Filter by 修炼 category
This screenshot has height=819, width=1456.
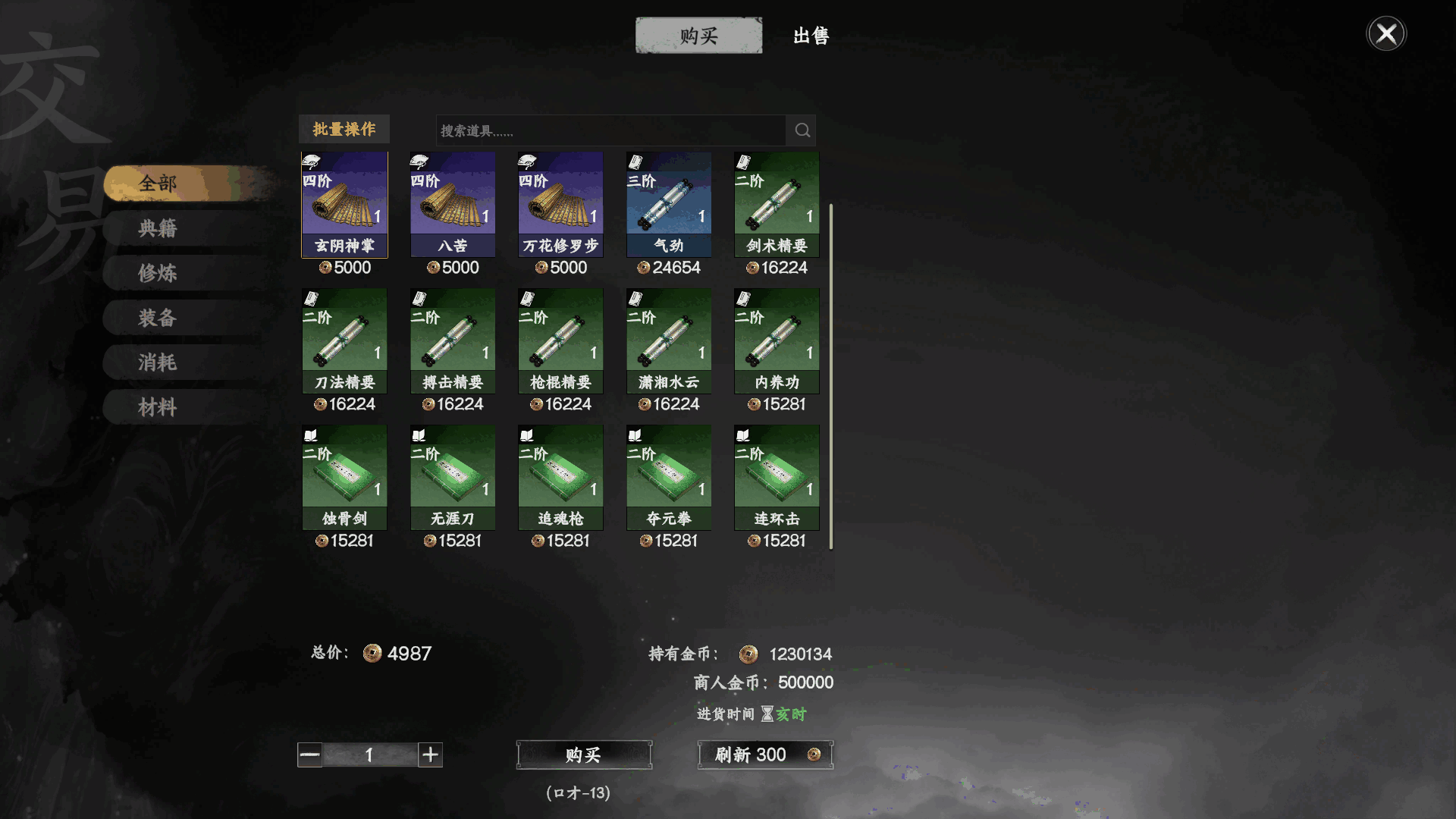pyautogui.click(x=158, y=273)
